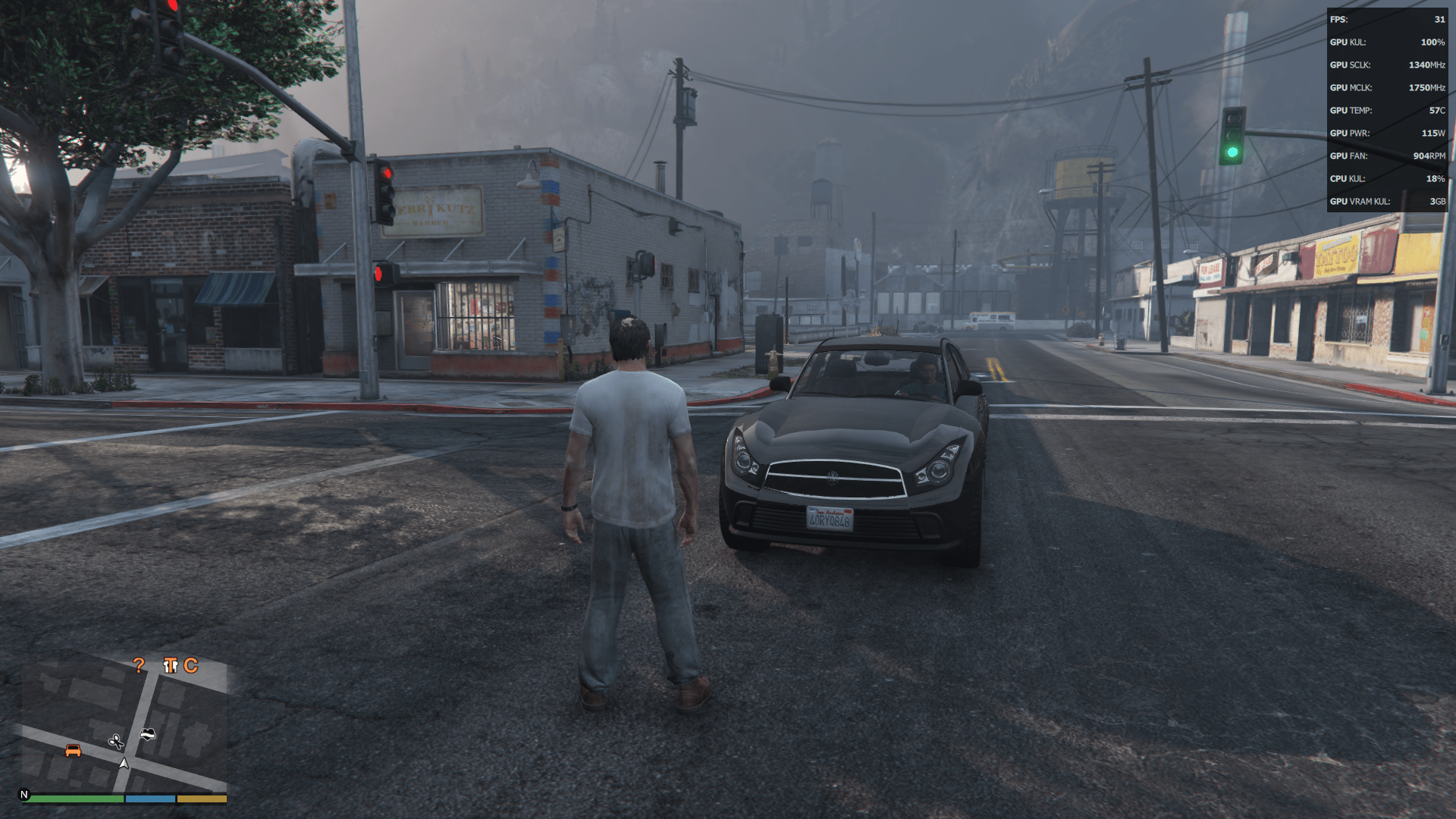Click the white player arrow on minimap
The height and width of the screenshot is (819, 1456).
point(124,764)
